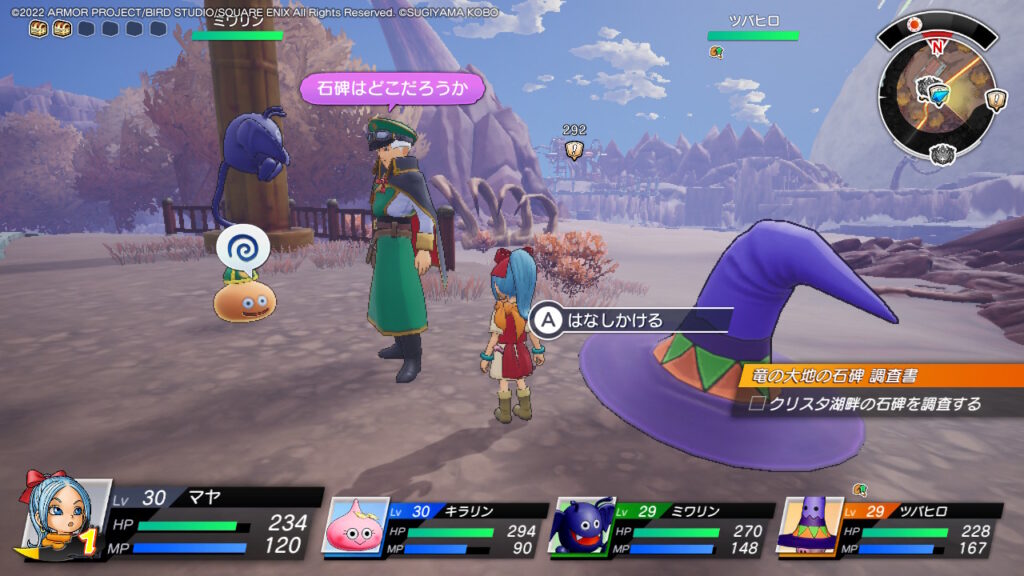The width and height of the screenshot is (1024, 576).
Task: Click the 石碑はどこだろうか speech bubble
Action: click(392, 88)
